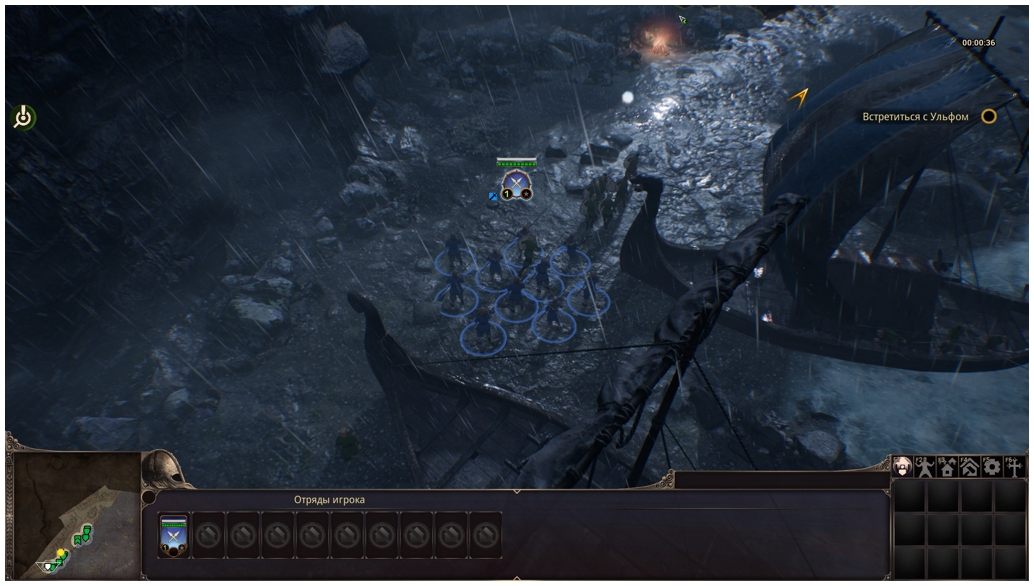Open the F5 gear menu

pos(992,466)
